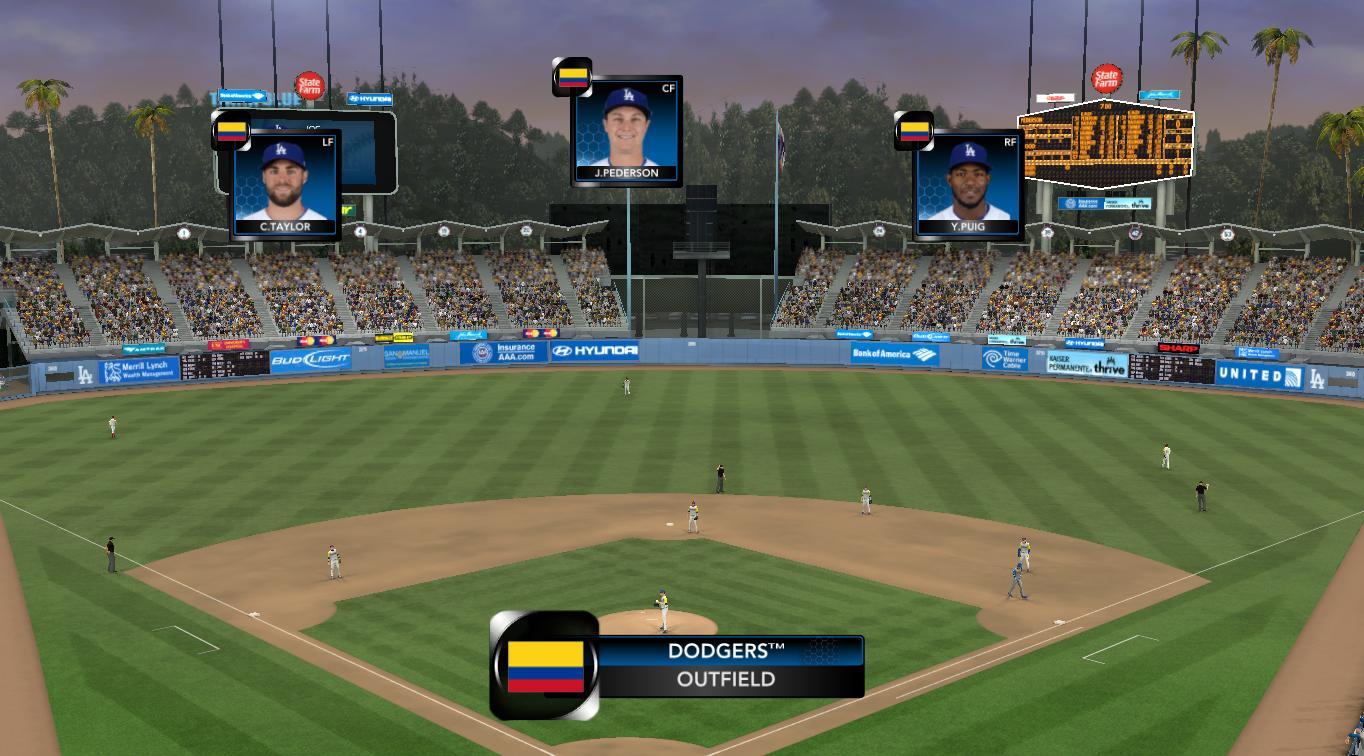Select the C.Taylor left fielder card
1364x756 pixels.
285,184
